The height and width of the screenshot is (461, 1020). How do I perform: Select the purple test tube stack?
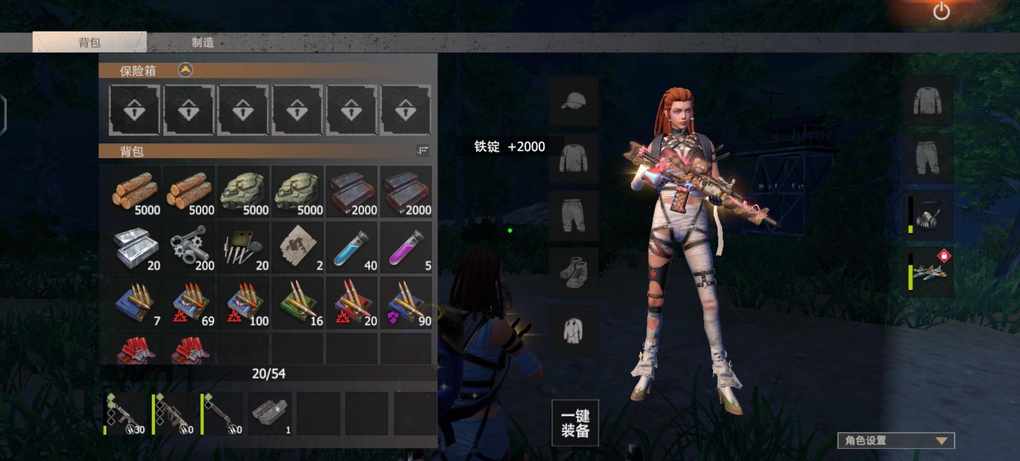pos(407,246)
